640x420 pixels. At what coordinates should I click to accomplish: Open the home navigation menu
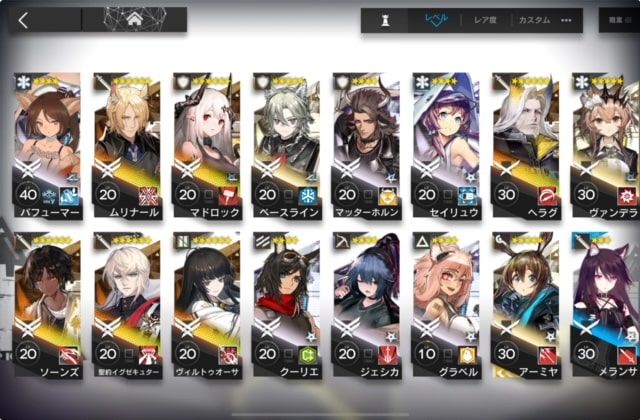(134, 19)
